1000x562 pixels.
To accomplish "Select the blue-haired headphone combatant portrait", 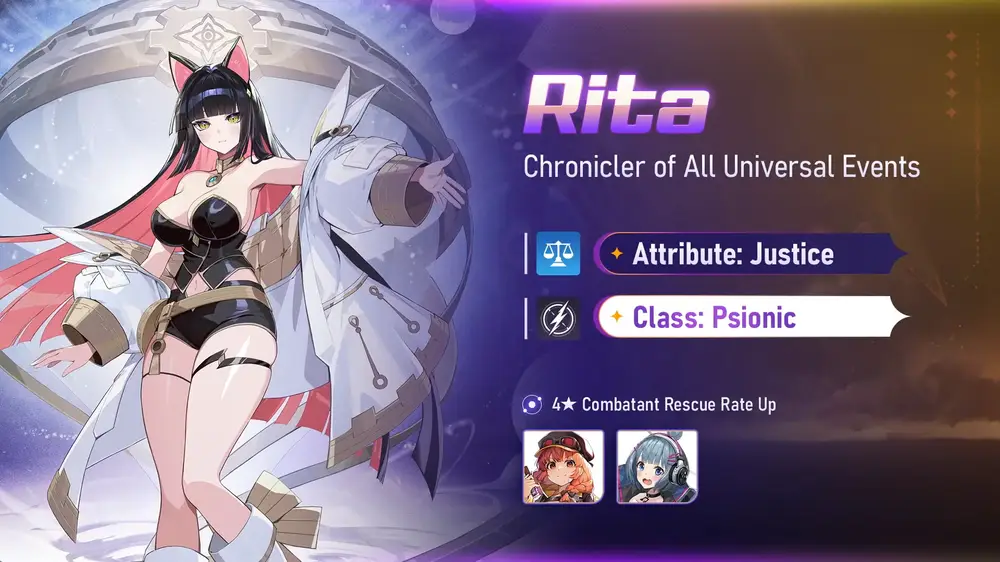I will tap(657, 466).
